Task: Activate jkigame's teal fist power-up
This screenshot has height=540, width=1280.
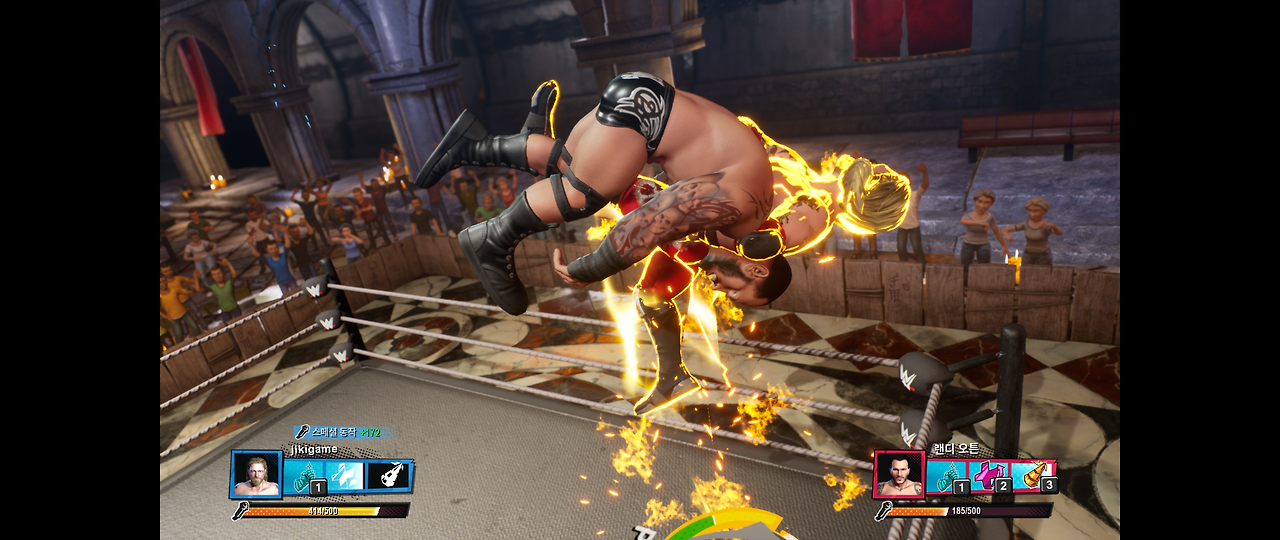Action: point(304,476)
